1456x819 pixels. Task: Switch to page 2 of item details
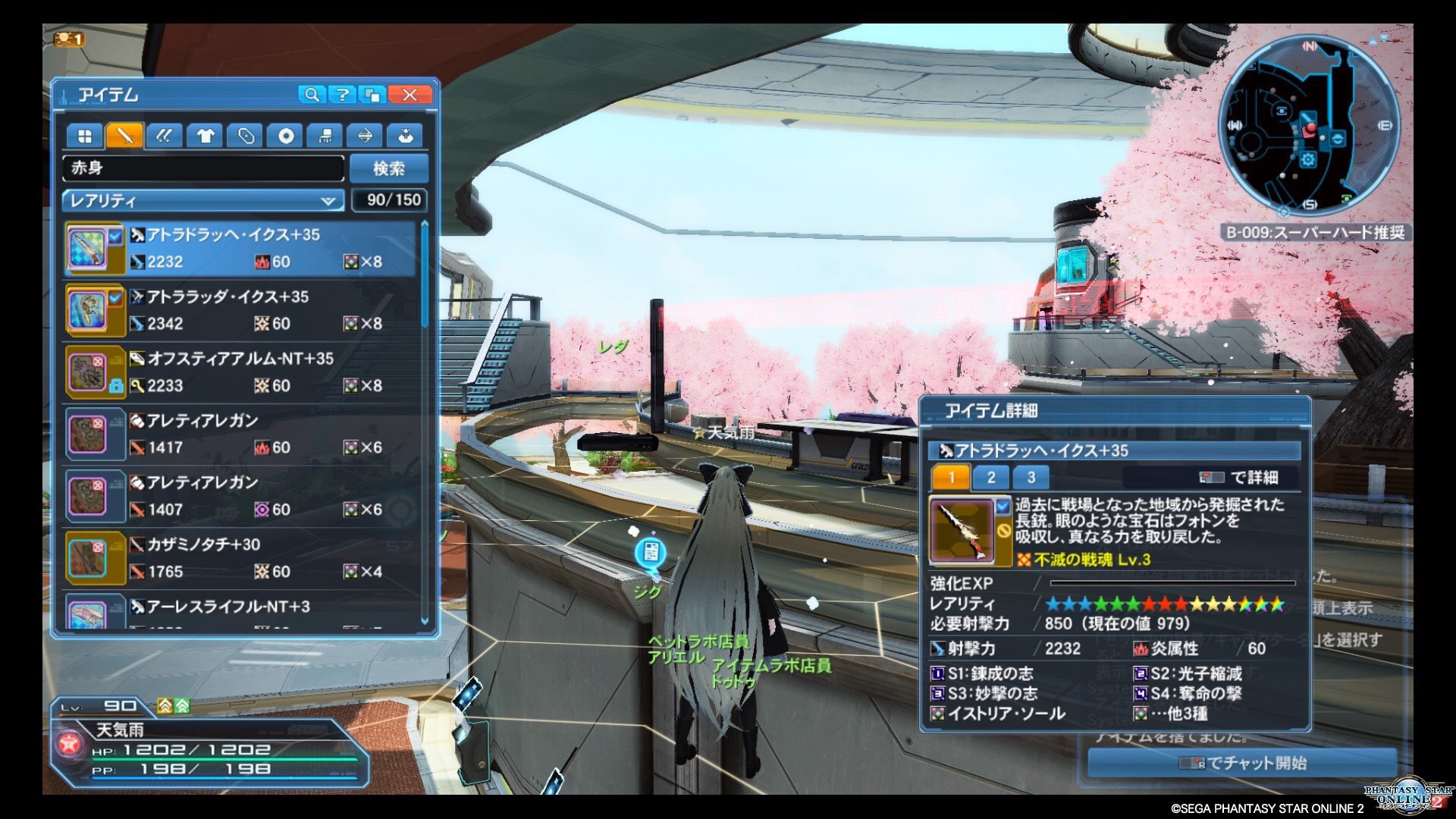point(991,477)
